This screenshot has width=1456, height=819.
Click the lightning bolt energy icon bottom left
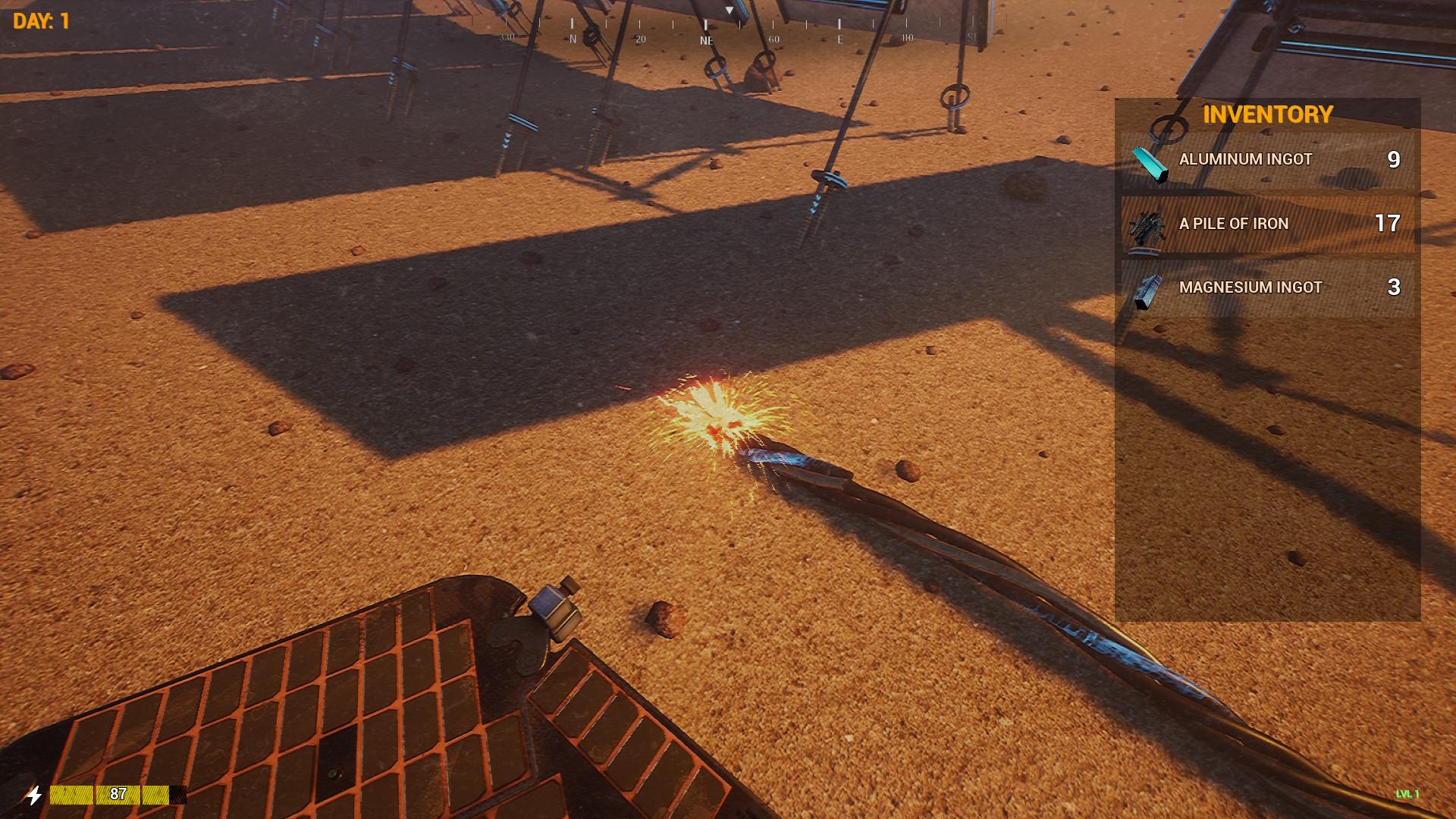tap(33, 795)
